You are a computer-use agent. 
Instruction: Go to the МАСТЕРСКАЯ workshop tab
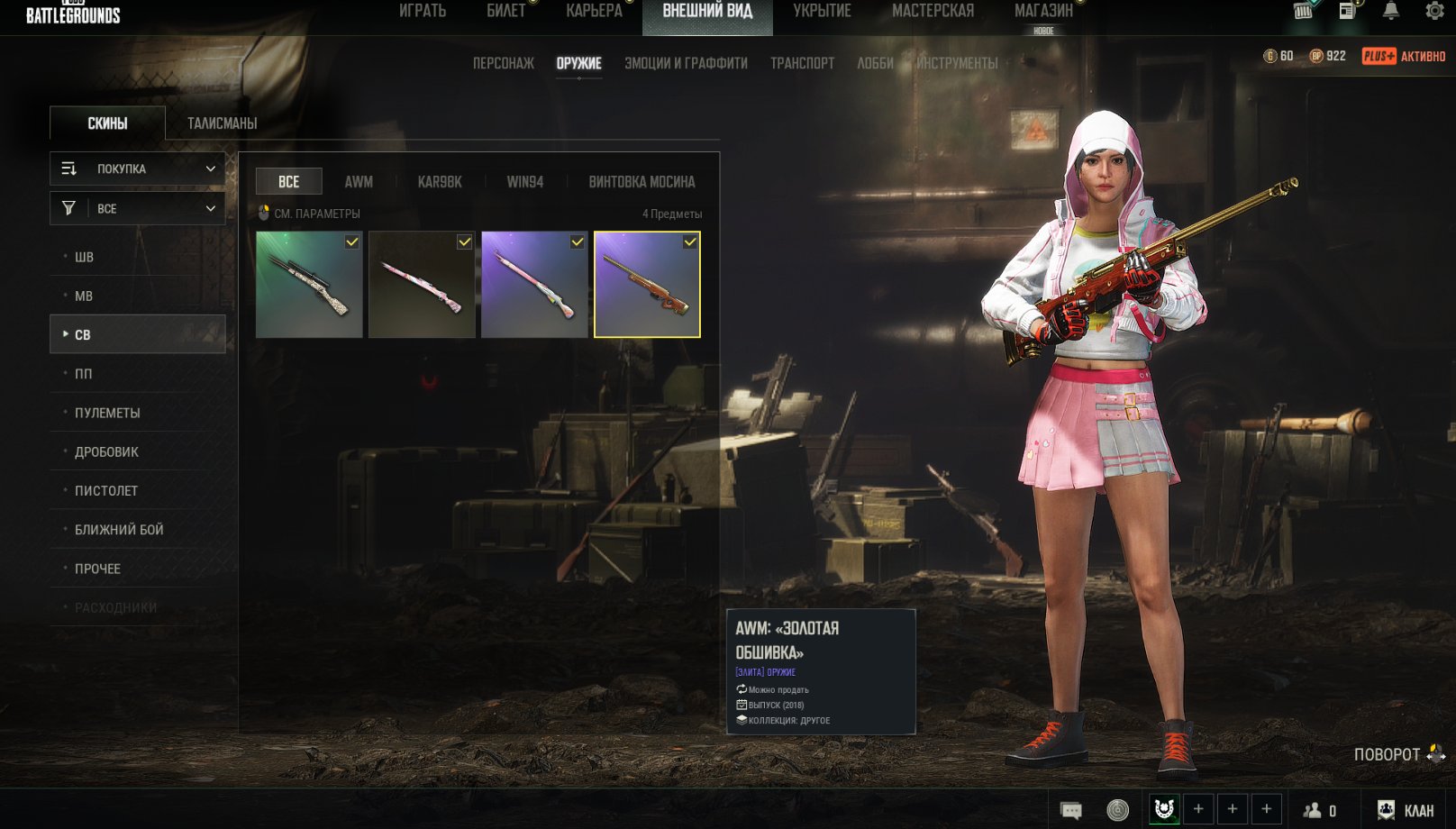coord(933,11)
